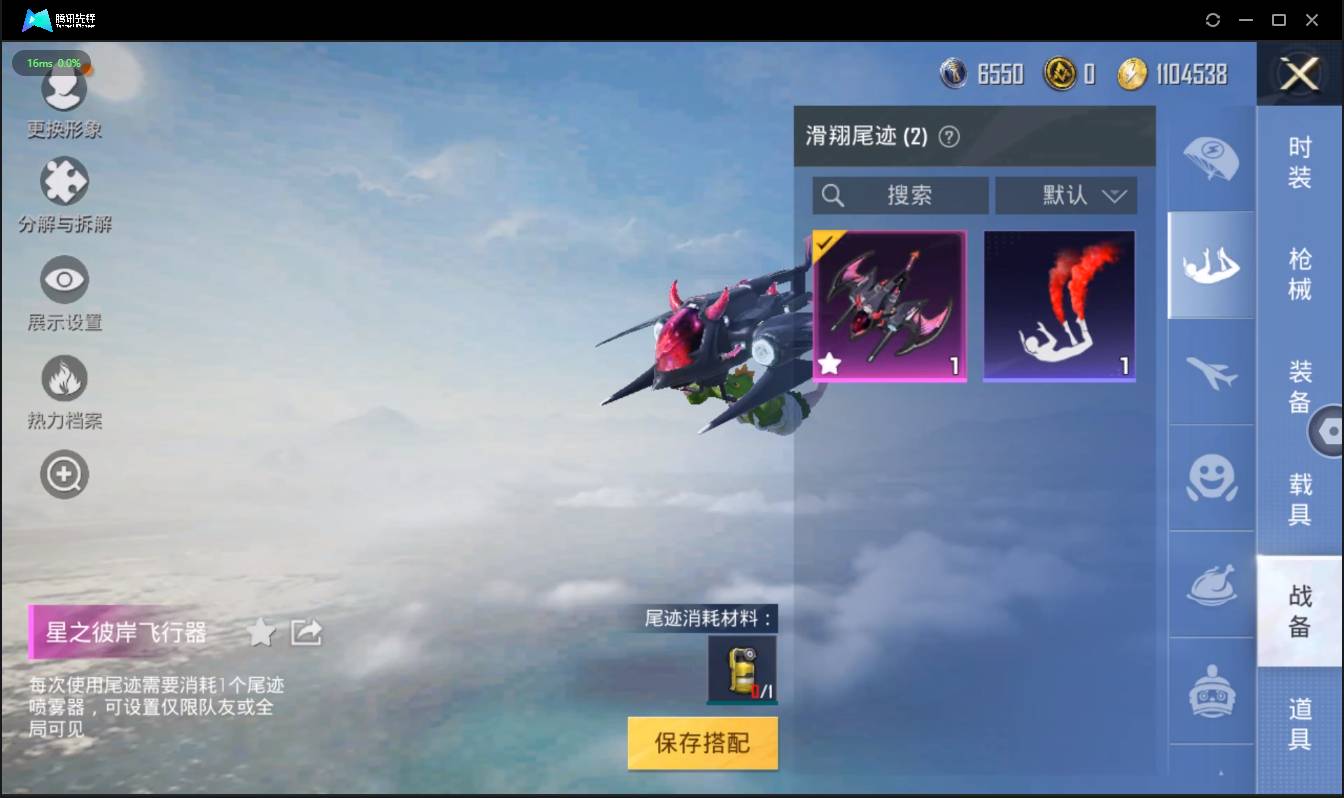Open 热力档案 via the flame icon
Screen dimensions: 1344x798
pyautogui.click(x=64, y=377)
